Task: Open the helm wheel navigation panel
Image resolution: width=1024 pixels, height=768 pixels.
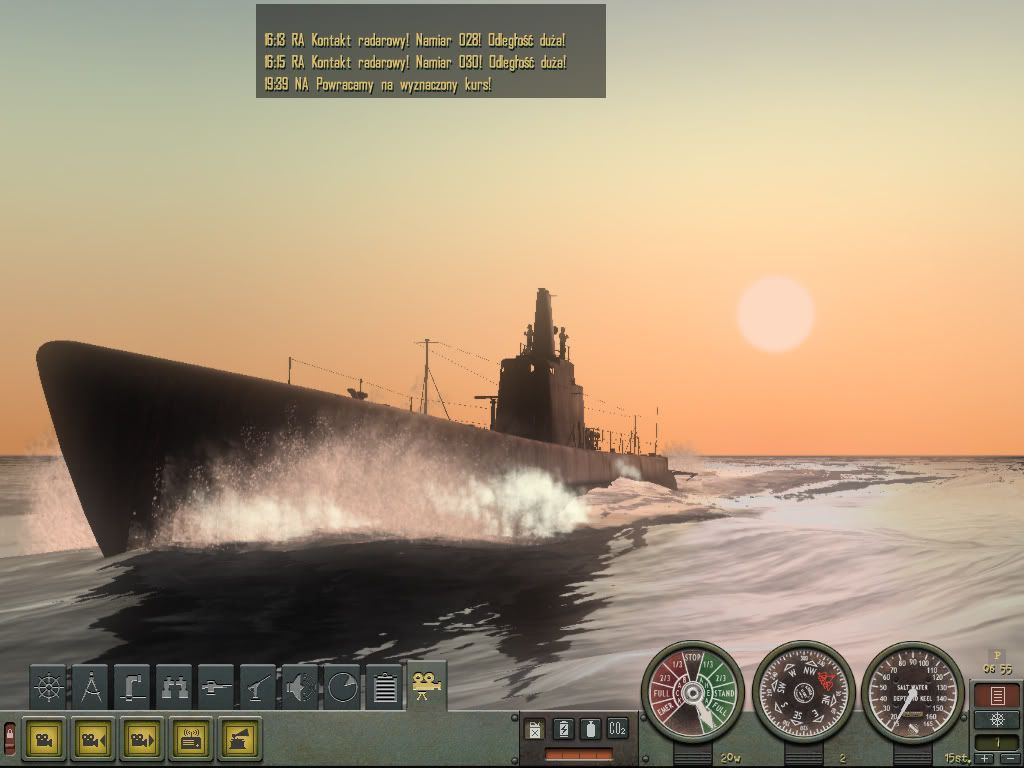Action: click(x=48, y=687)
